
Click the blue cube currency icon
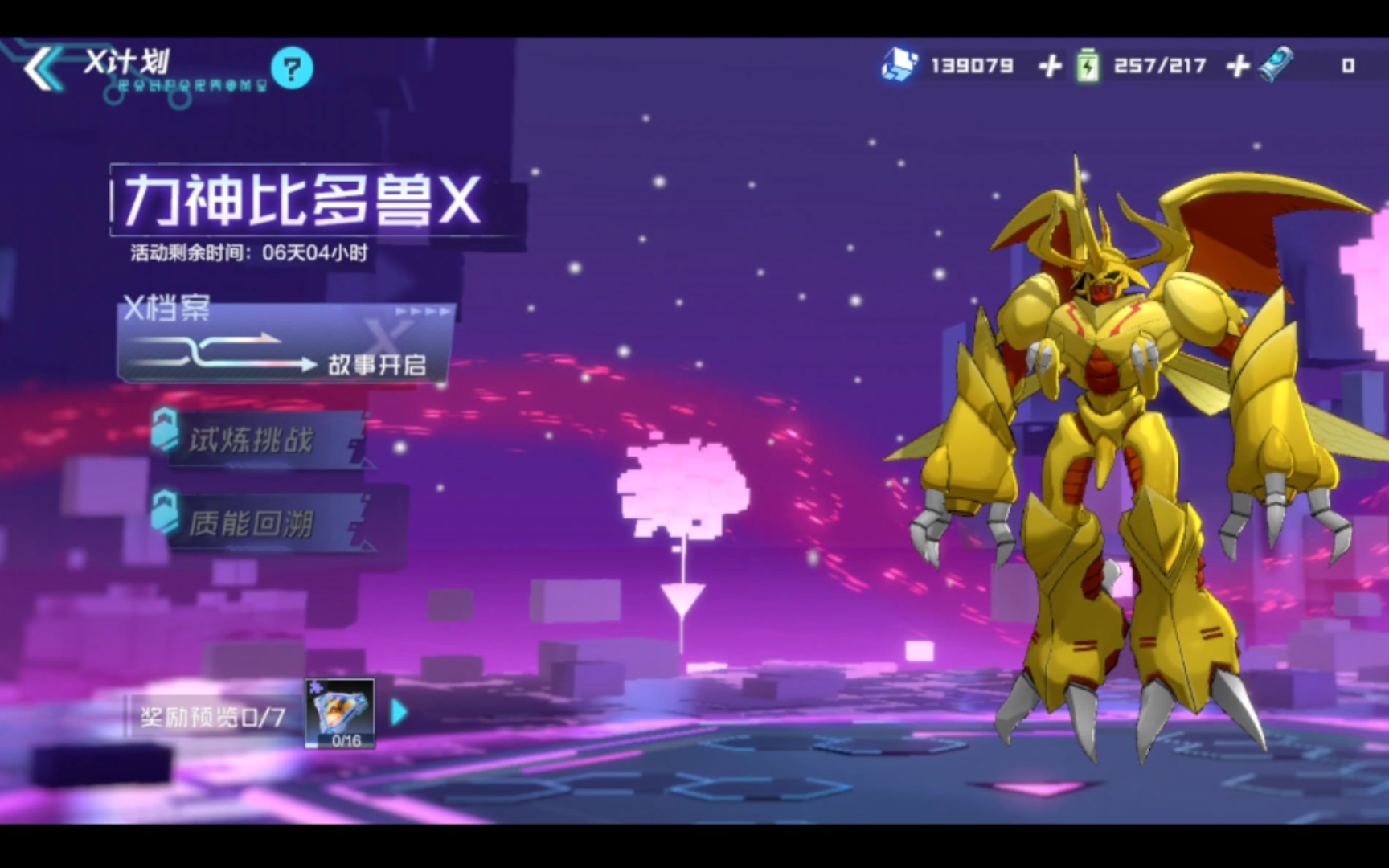[x=899, y=64]
